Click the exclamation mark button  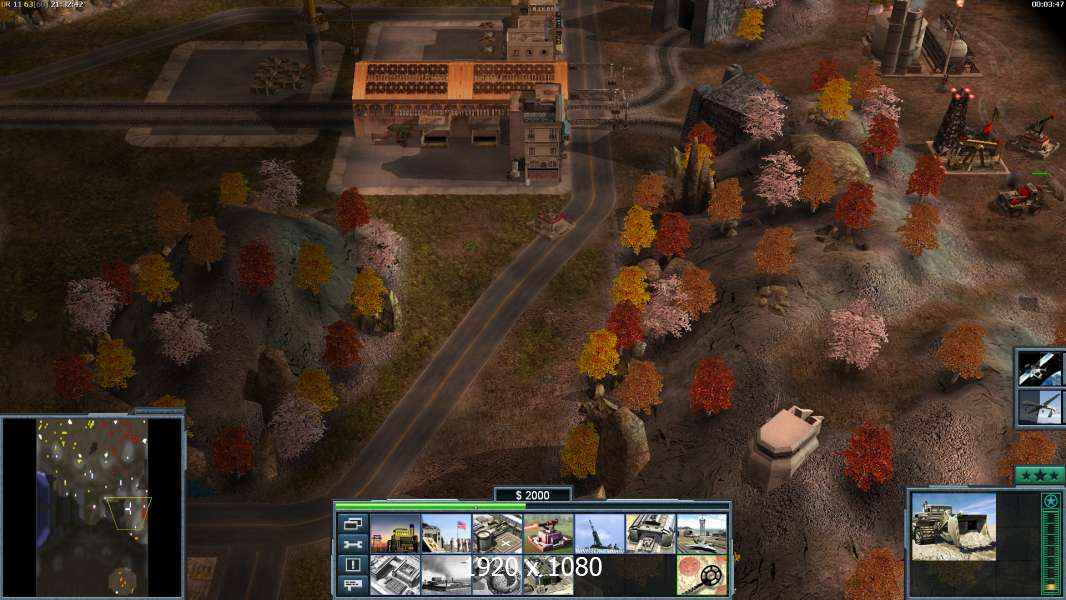(x=352, y=565)
